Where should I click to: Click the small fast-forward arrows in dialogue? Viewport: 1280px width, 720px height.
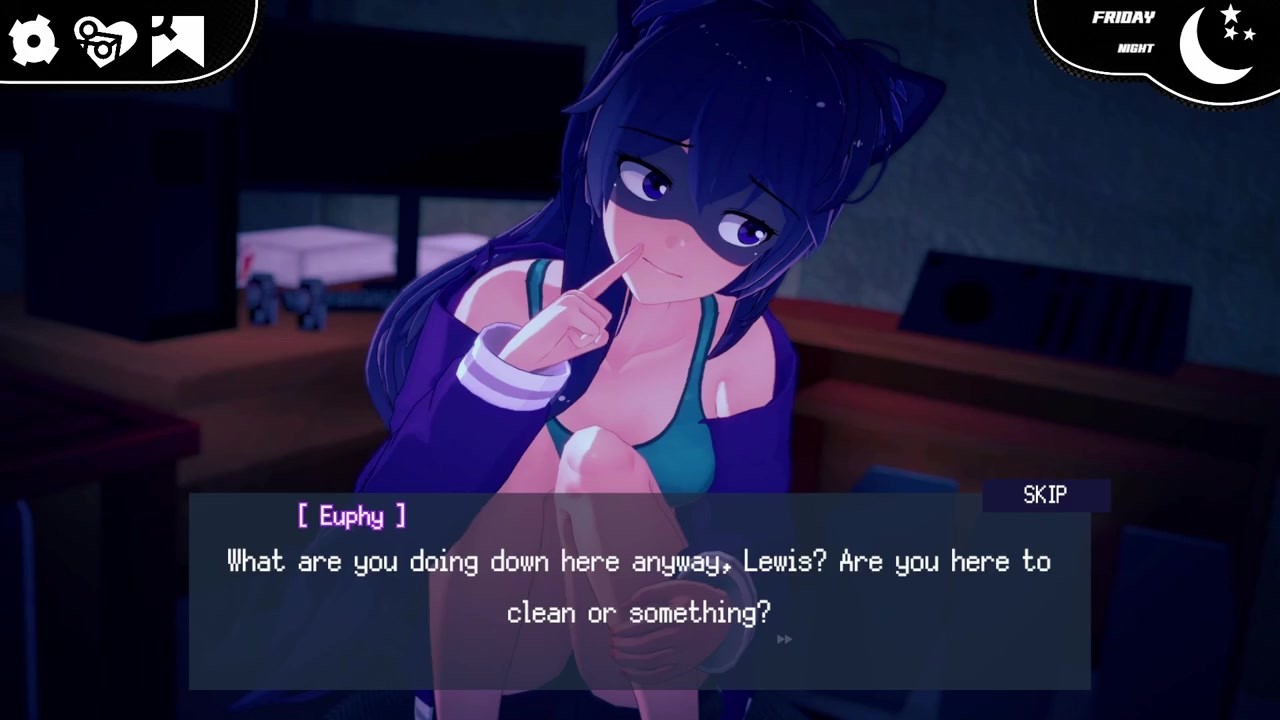point(784,639)
